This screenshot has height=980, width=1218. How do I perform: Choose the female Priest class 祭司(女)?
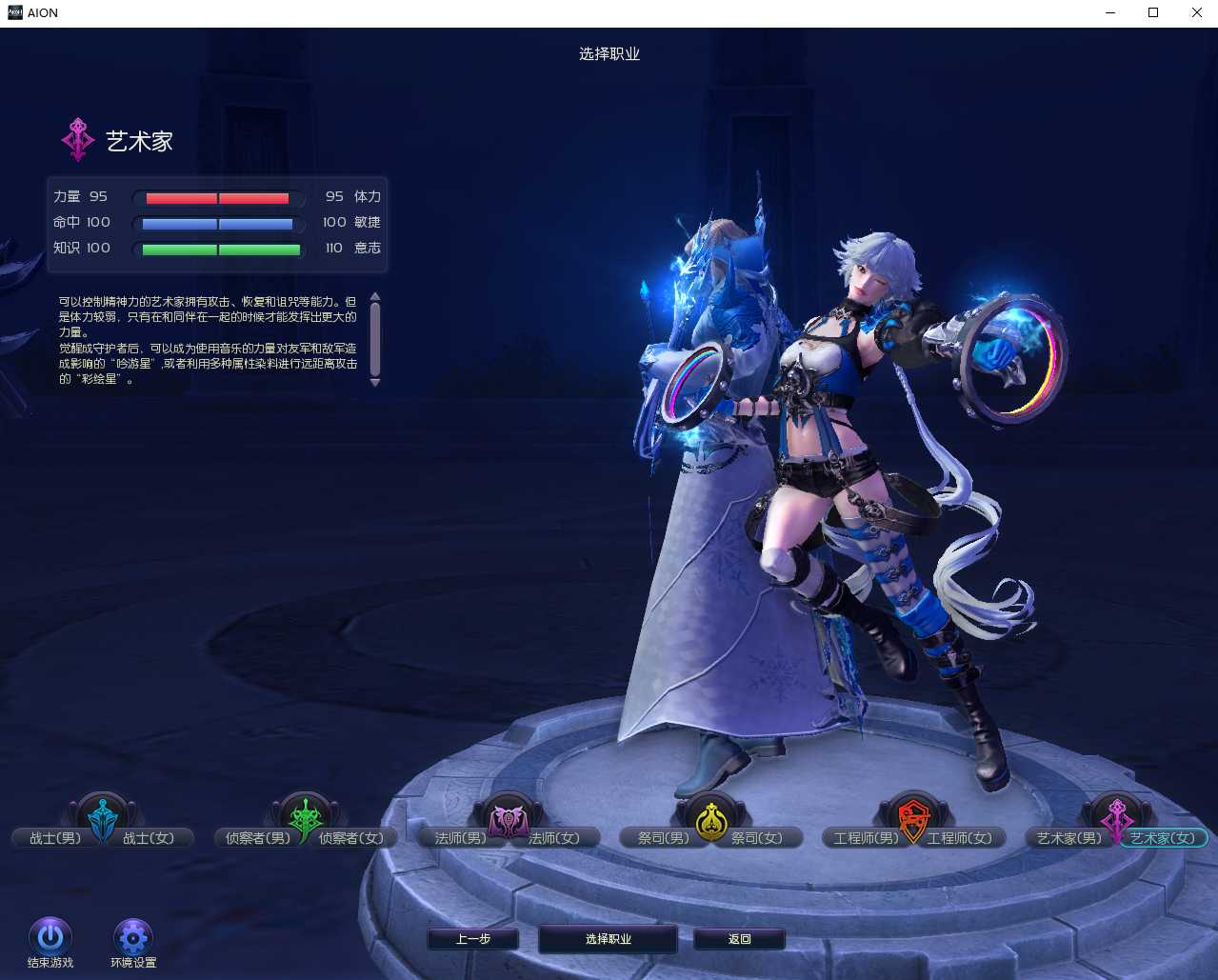click(757, 838)
